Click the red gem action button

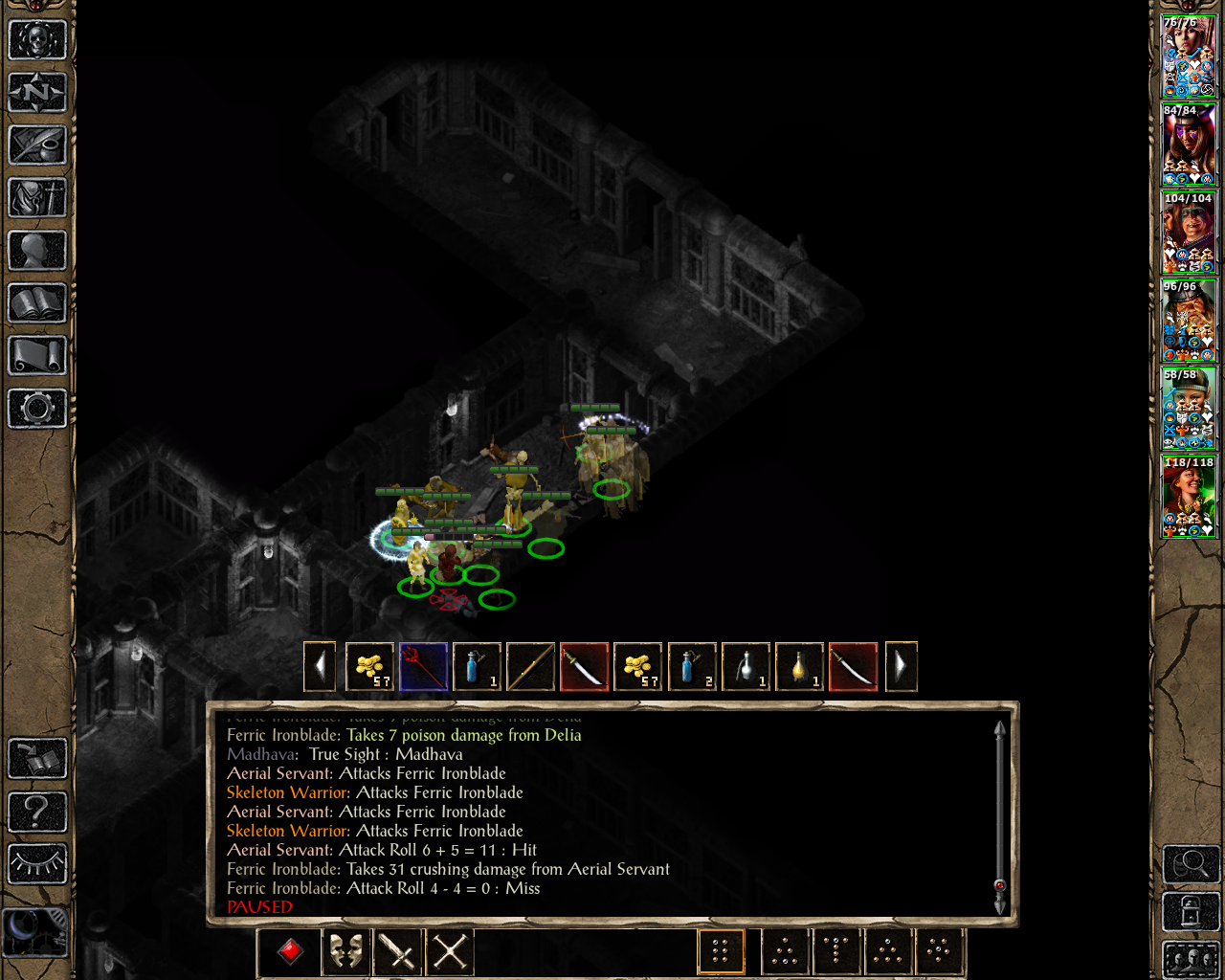coord(291,951)
